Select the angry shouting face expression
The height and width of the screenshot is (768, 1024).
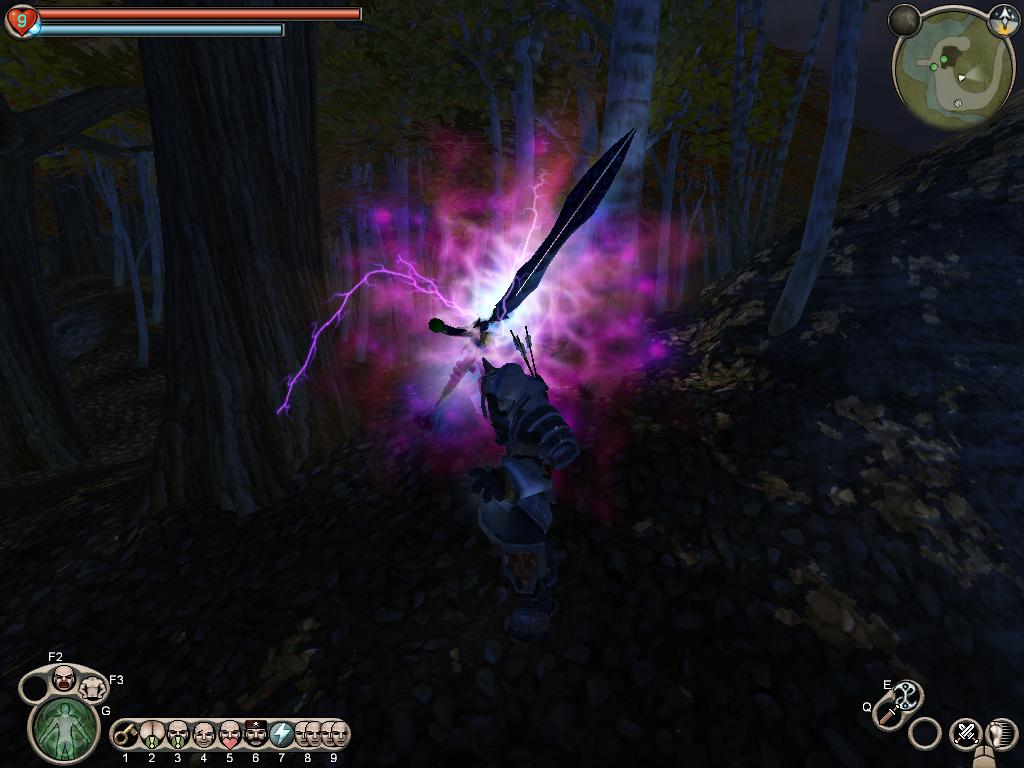(64, 678)
